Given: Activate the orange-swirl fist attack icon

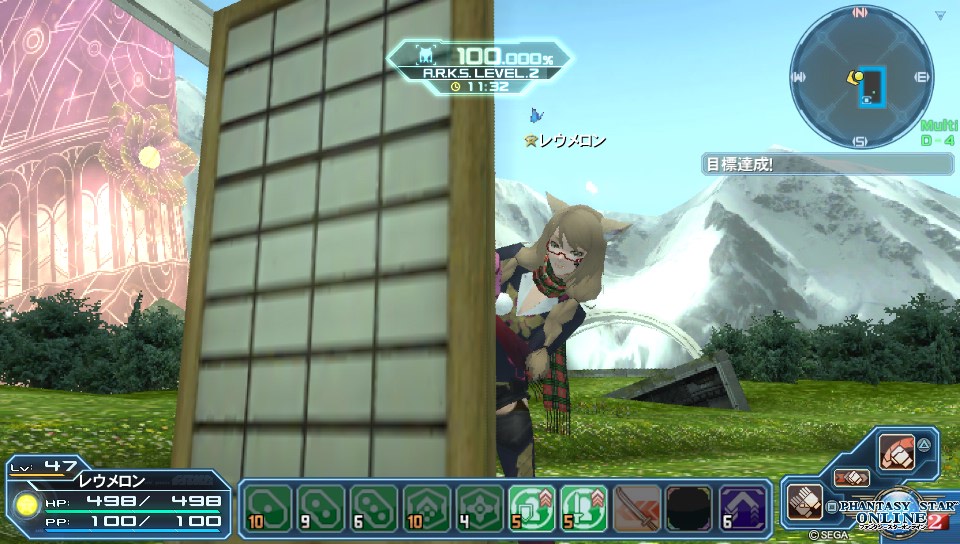Looking at the screenshot, I should (899, 452).
